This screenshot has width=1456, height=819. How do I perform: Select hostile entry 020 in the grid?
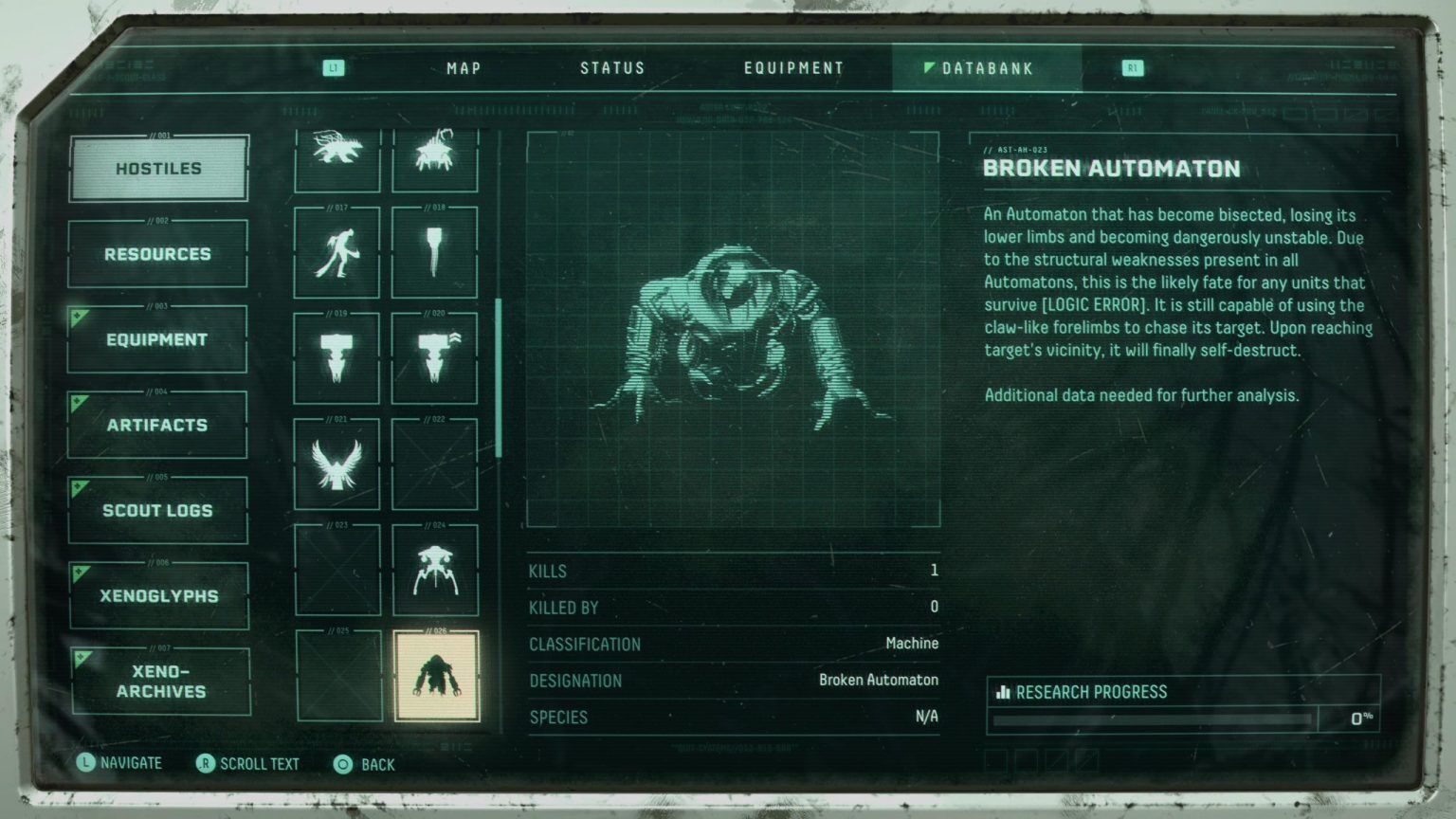(435, 356)
